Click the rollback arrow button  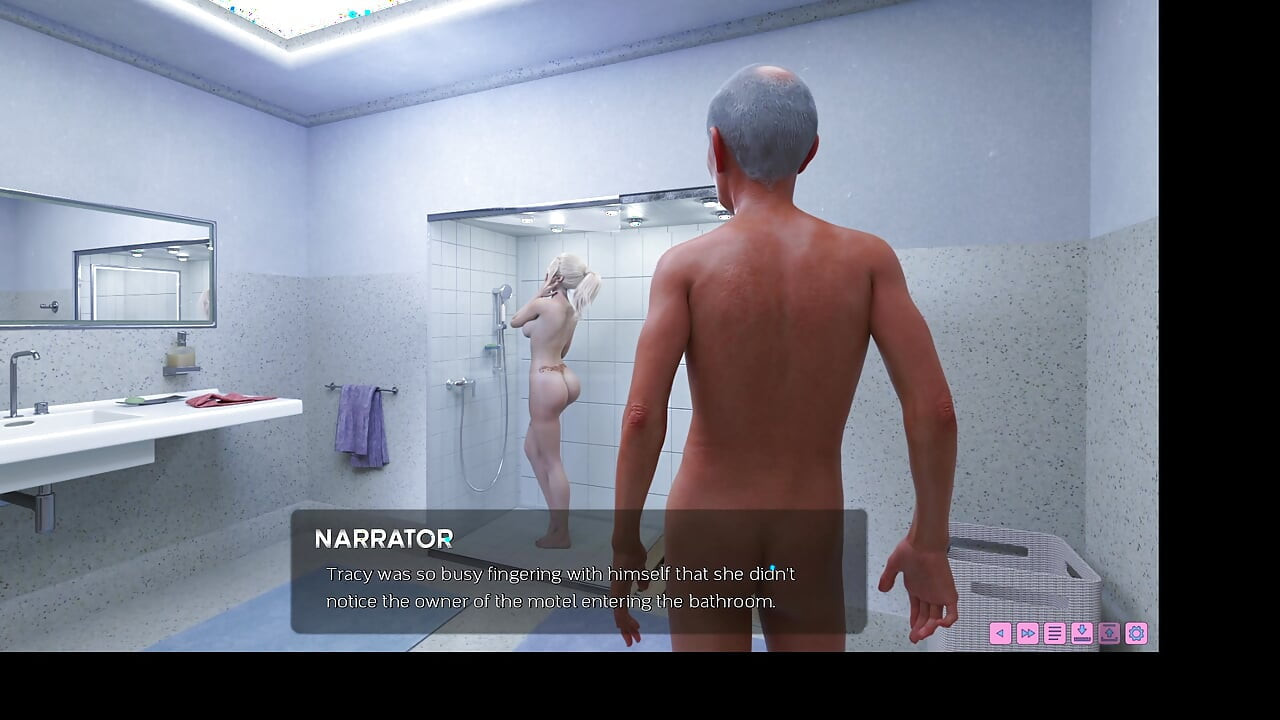pos(1000,633)
